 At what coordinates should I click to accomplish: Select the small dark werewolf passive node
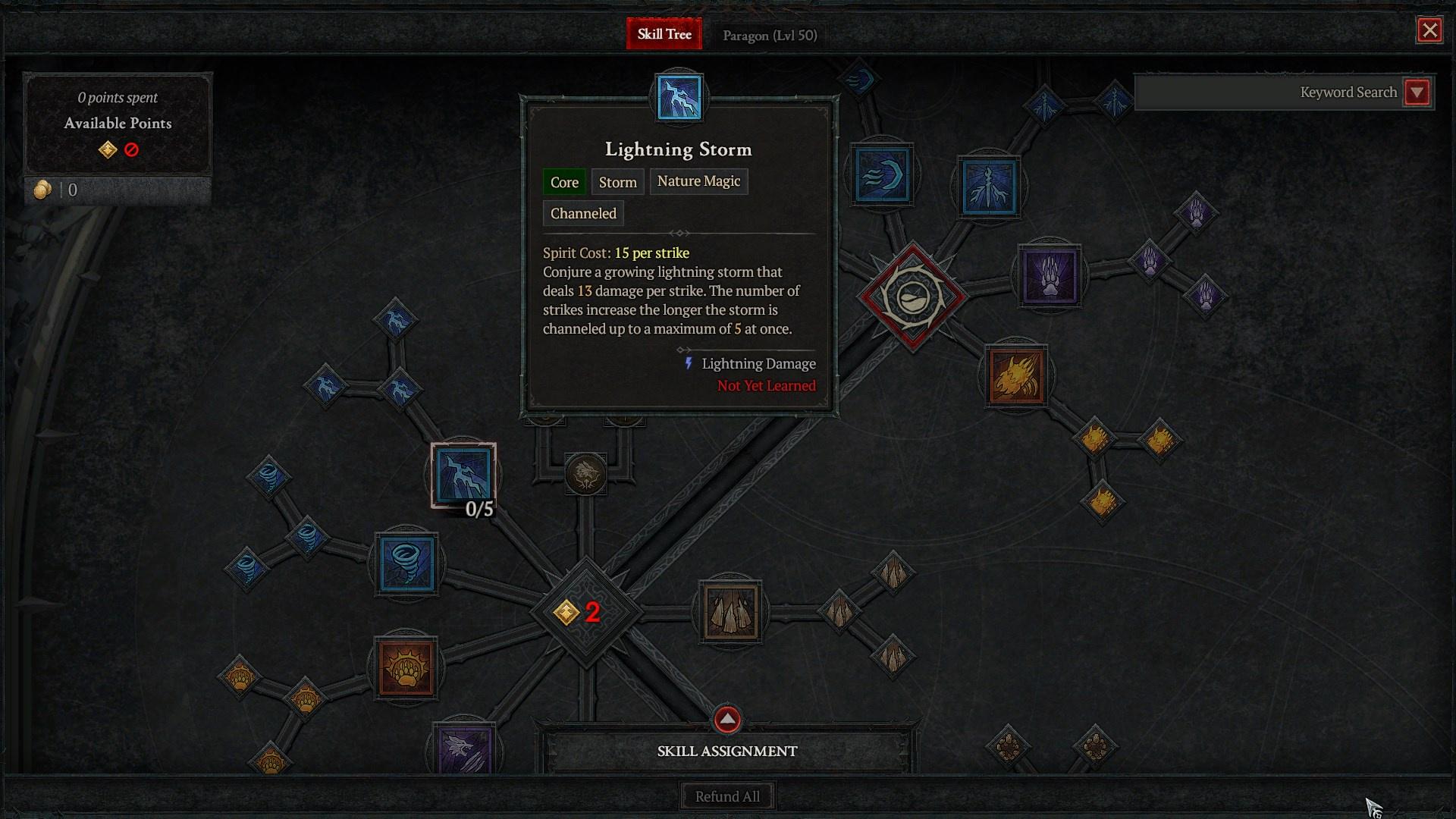pos(585,475)
